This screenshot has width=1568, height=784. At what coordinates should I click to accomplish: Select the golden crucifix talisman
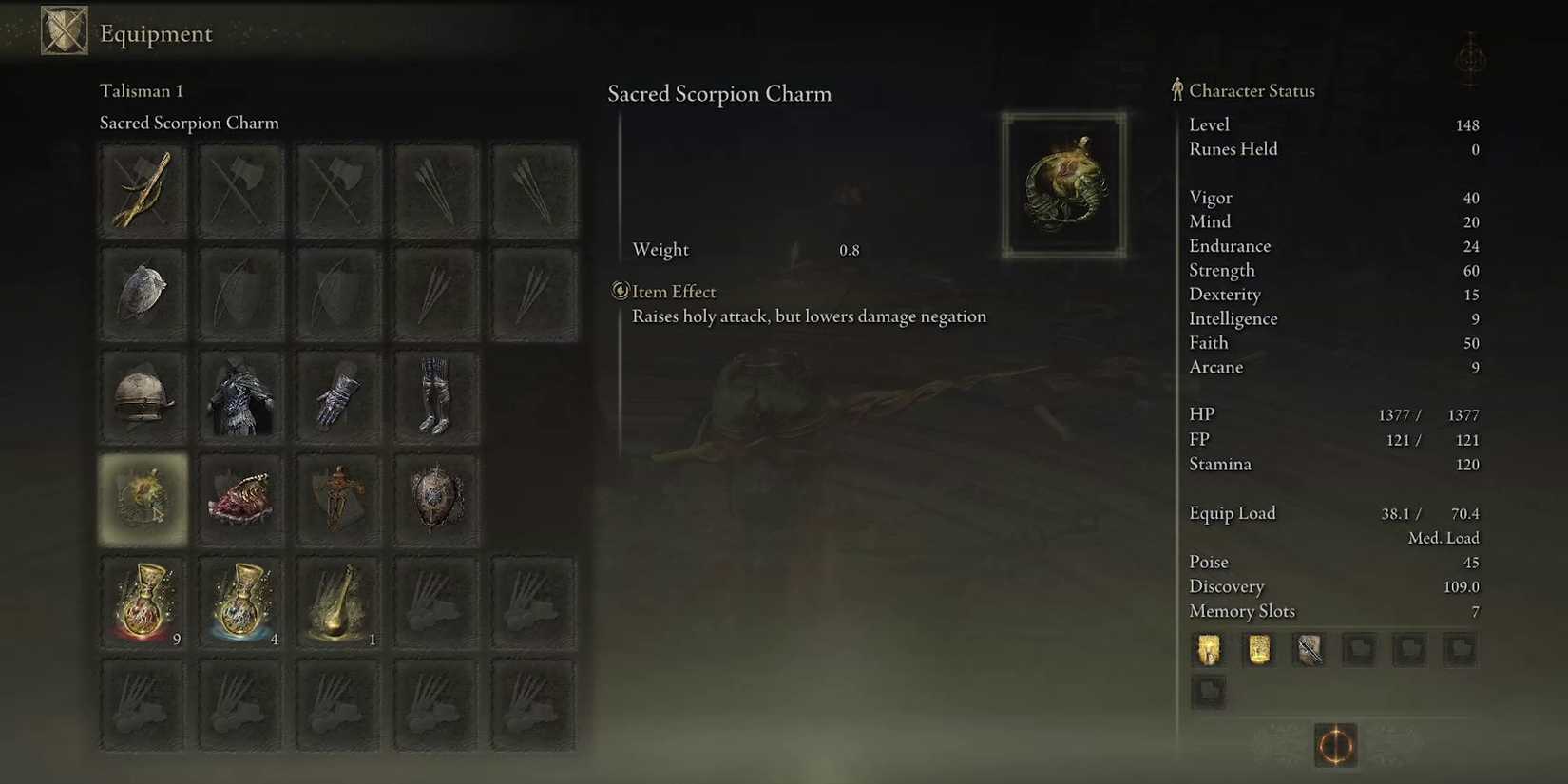(338, 499)
